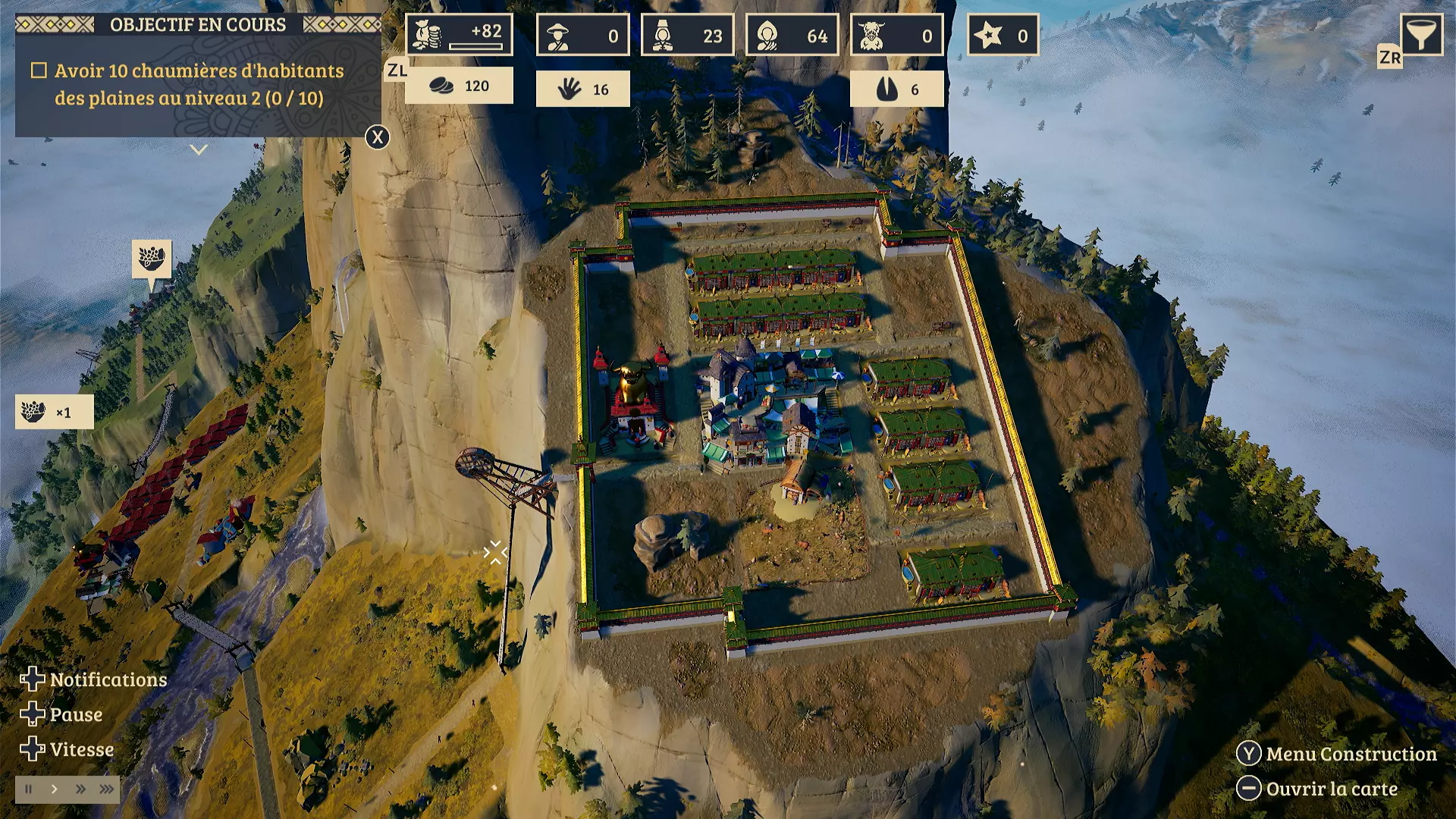The width and height of the screenshot is (1456, 819).
Task: Click the basket alert marker above the slope
Action: coord(152,259)
